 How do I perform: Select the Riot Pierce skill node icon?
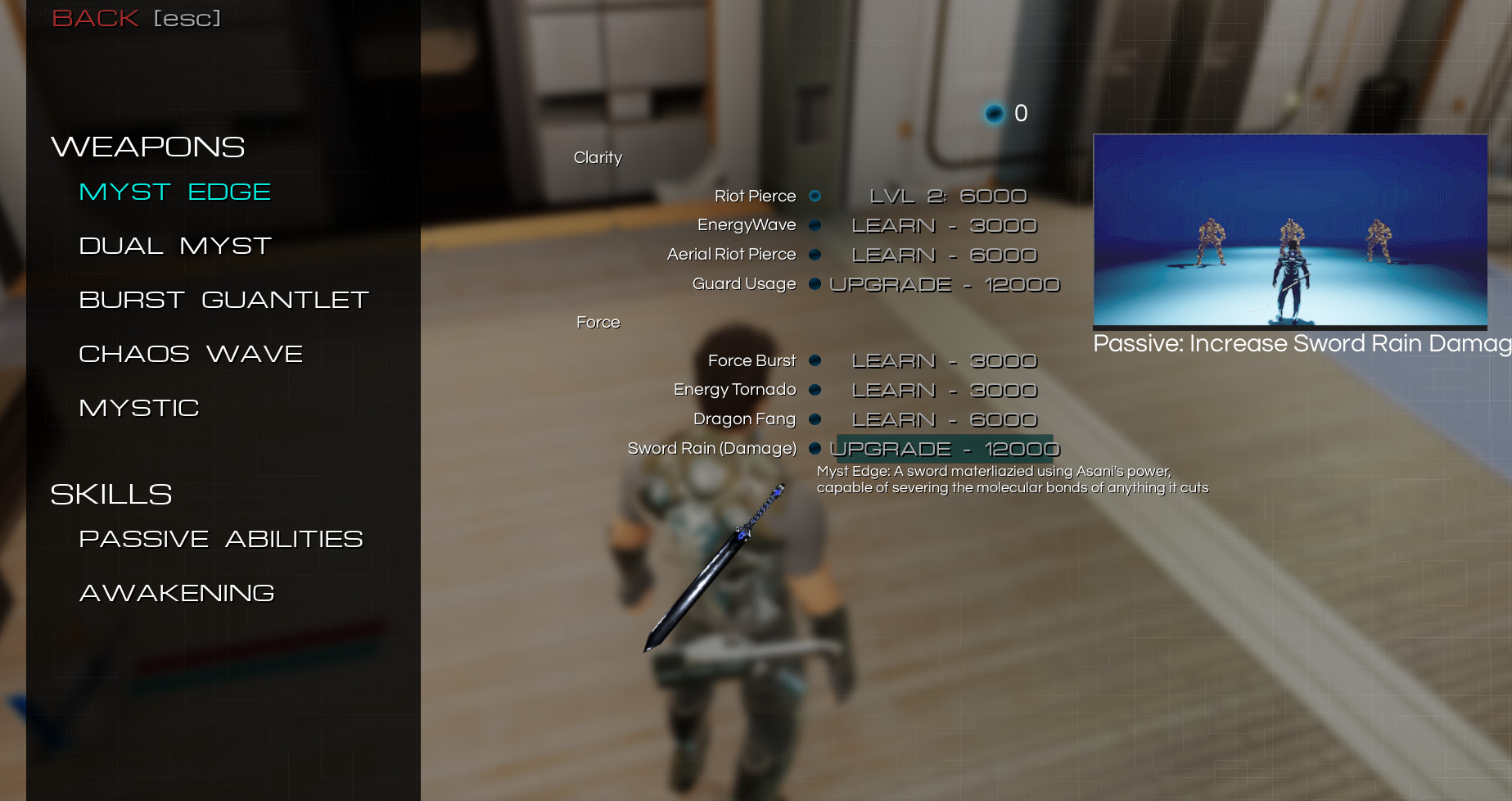[815, 196]
